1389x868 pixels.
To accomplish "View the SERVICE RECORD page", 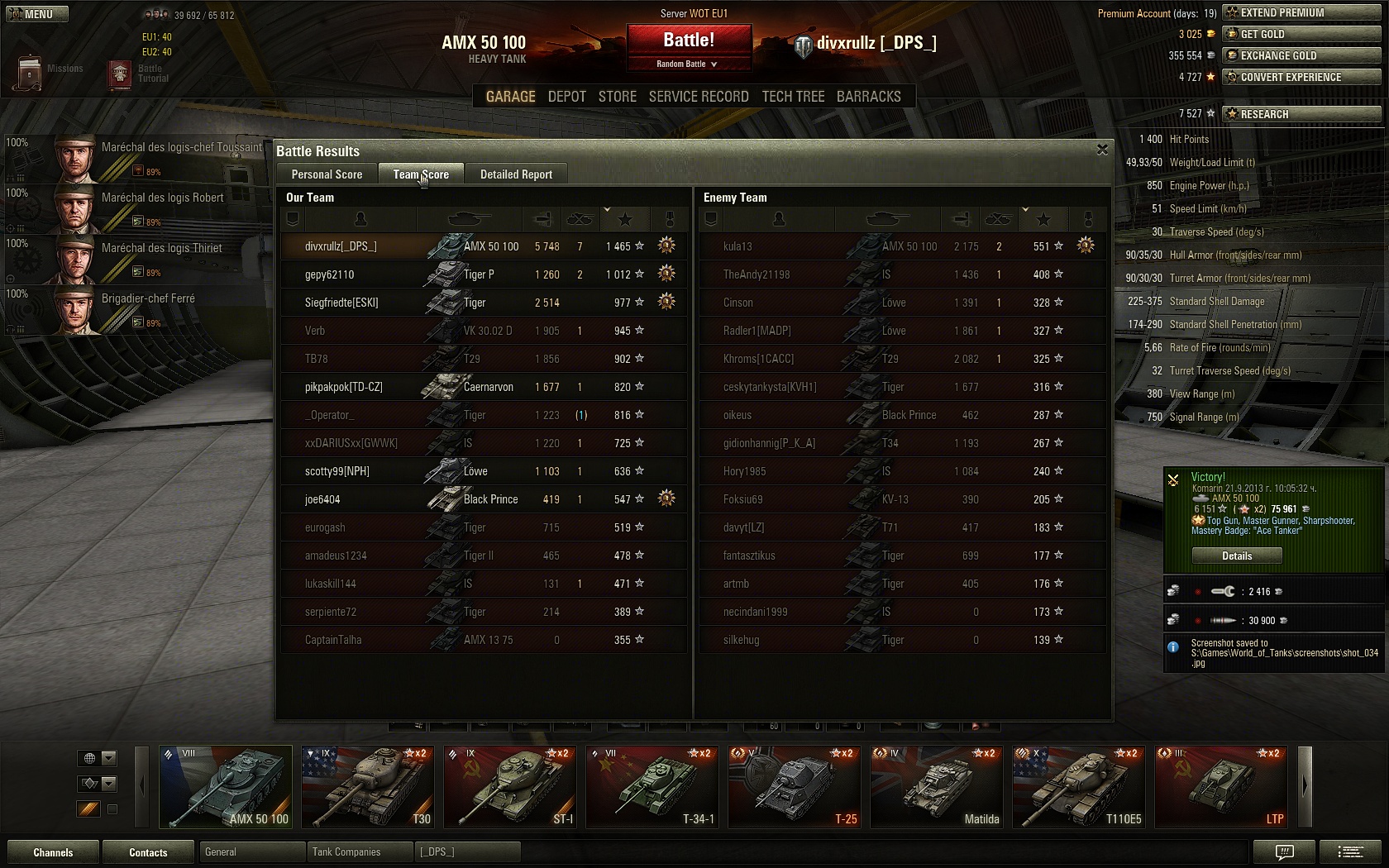I will (x=699, y=97).
